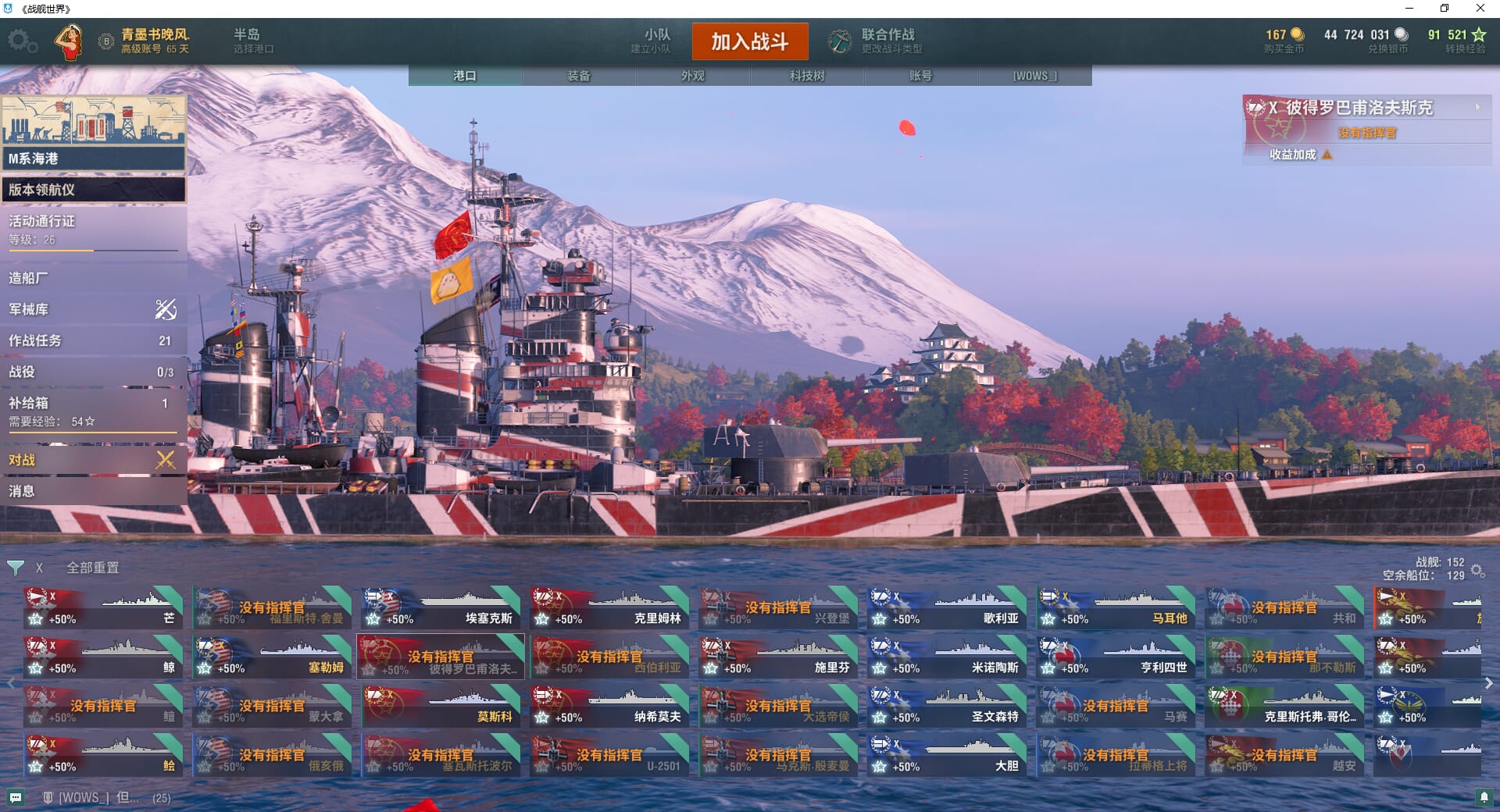
Task: Click the 加入战斗 battle button
Action: pos(749,41)
